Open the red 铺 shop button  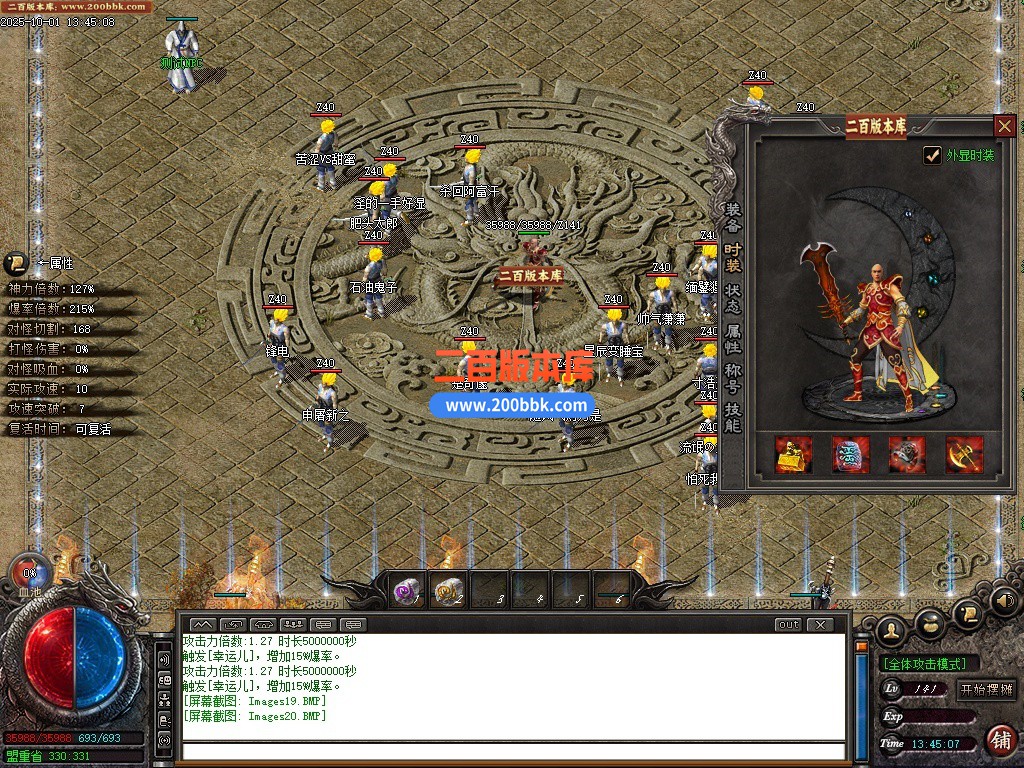[1000, 741]
